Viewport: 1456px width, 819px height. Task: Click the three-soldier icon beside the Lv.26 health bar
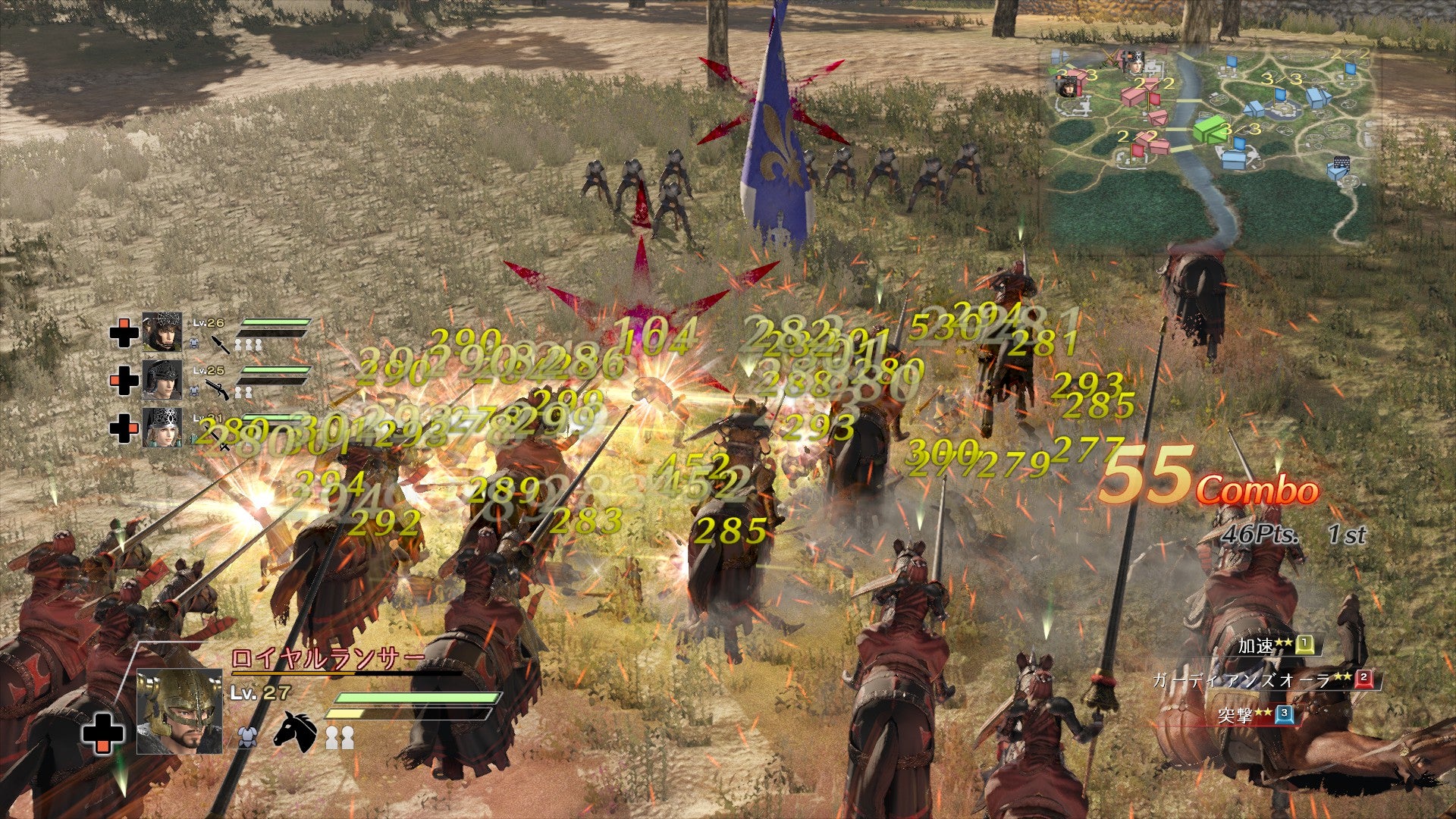249,344
